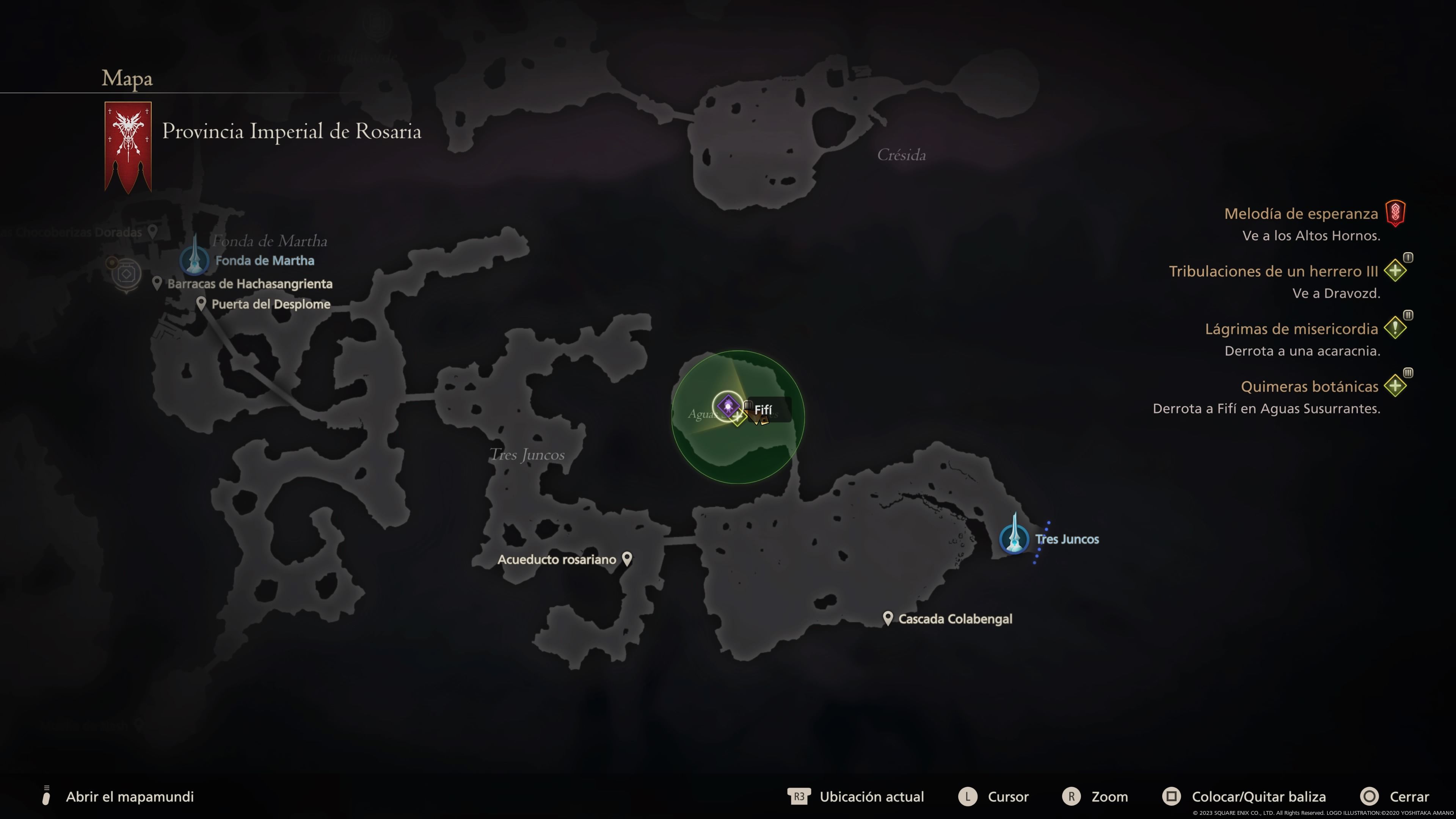Select the Lágrimas de misericordia quest
Viewport: 1456px width, 819px height.
coord(1291,329)
